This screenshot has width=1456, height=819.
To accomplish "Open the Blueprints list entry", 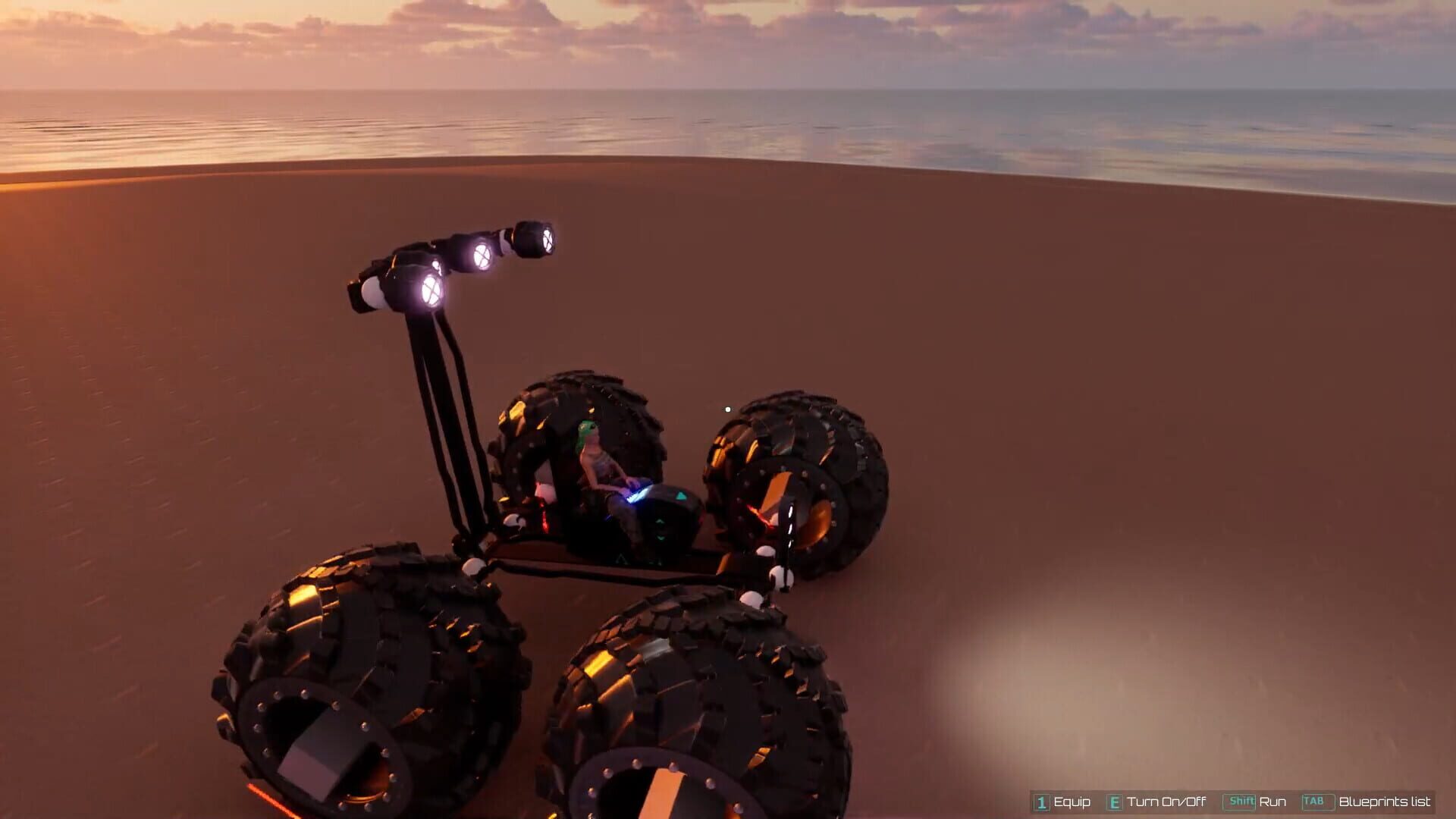I will tap(1384, 802).
